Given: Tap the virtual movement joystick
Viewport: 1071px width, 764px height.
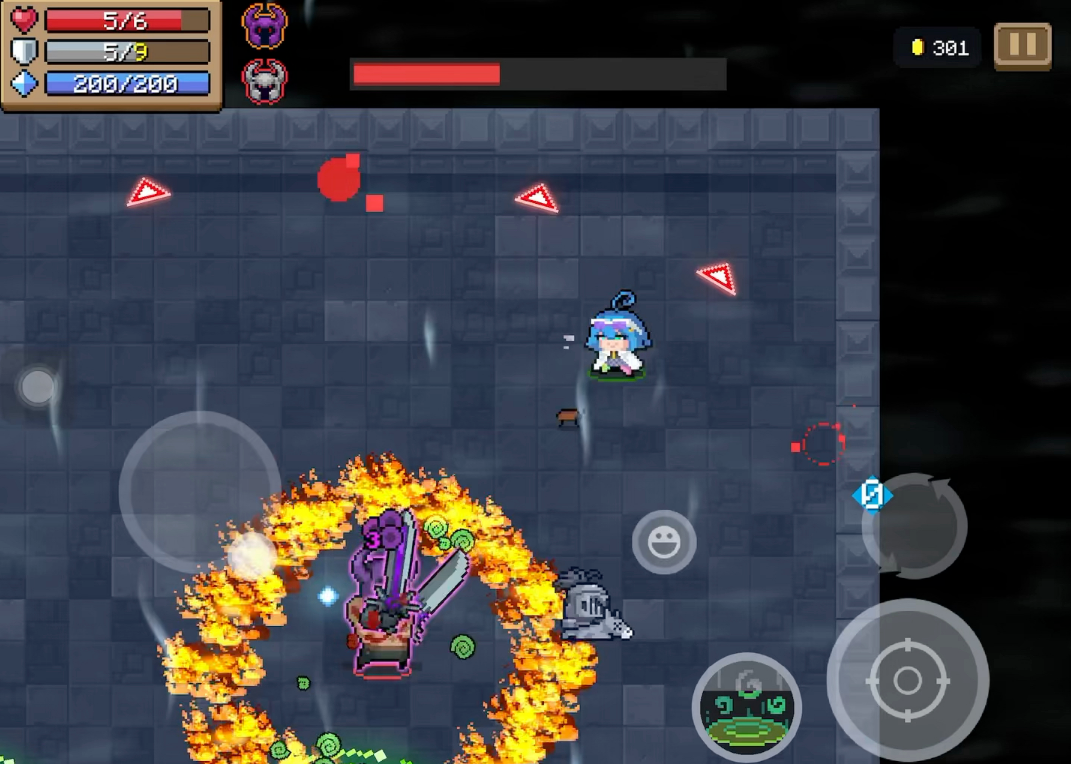Looking at the screenshot, I should pyautogui.click(x=200, y=491).
